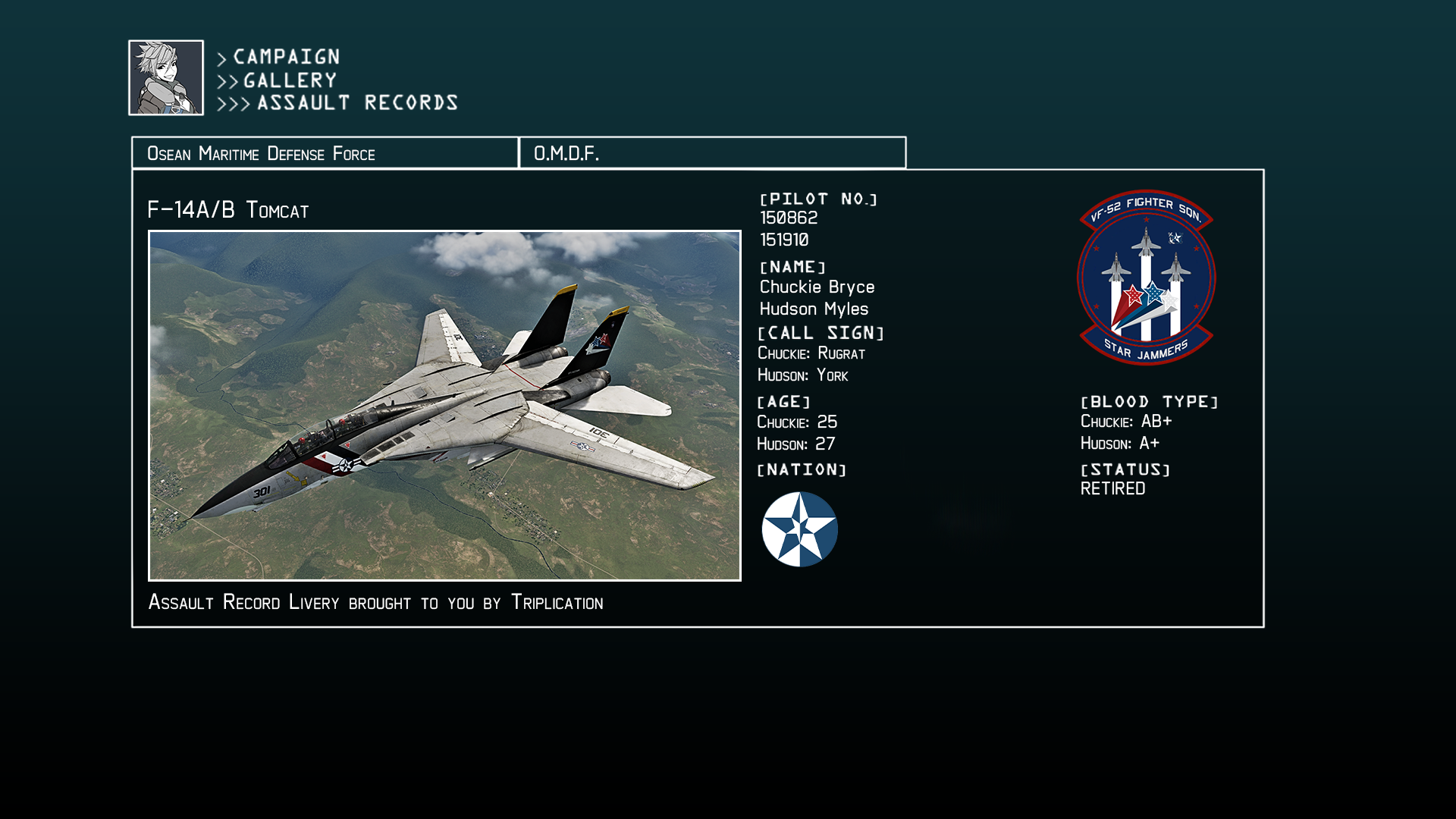The height and width of the screenshot is (819, 1456).
Task: Switch to the O.M.D.F. tab
Action: (712, 153)
